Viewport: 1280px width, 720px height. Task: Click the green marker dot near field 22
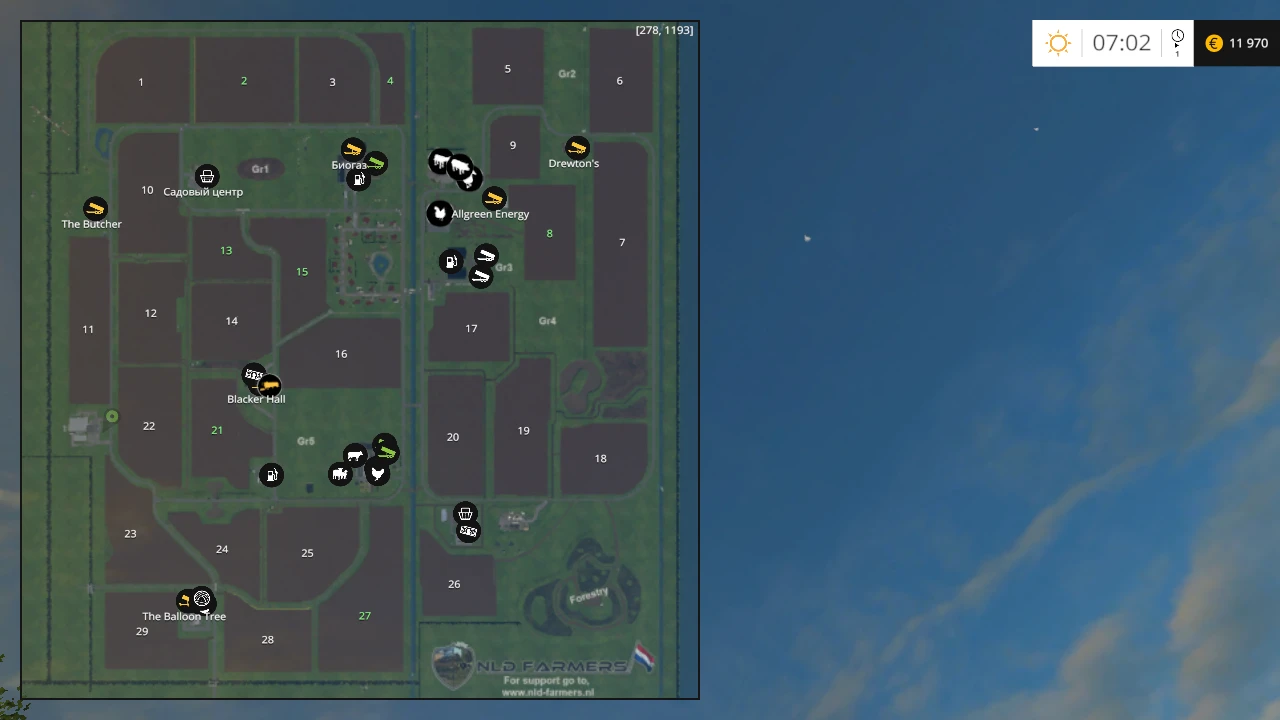click(112, 416)
